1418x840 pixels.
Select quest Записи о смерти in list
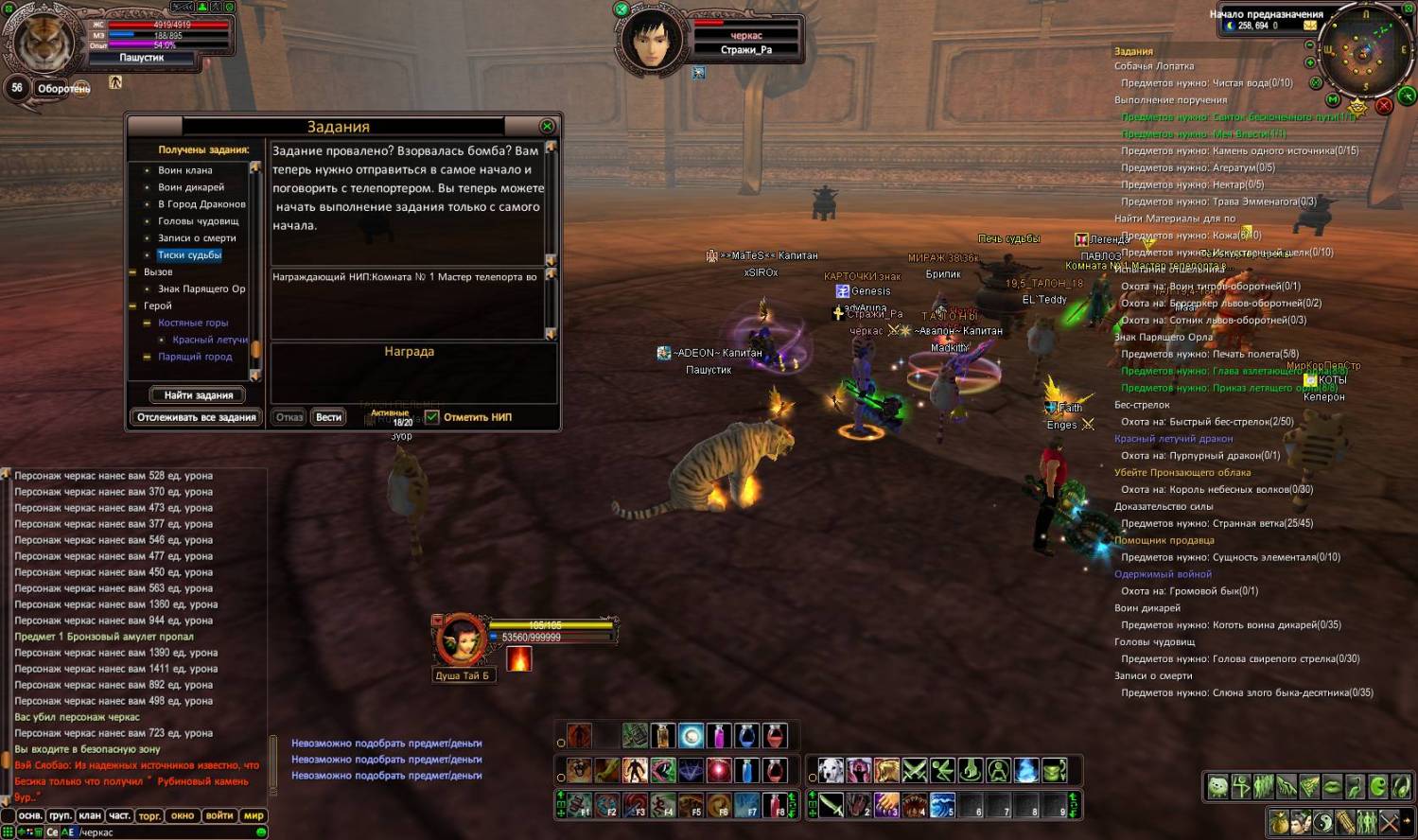197,238
